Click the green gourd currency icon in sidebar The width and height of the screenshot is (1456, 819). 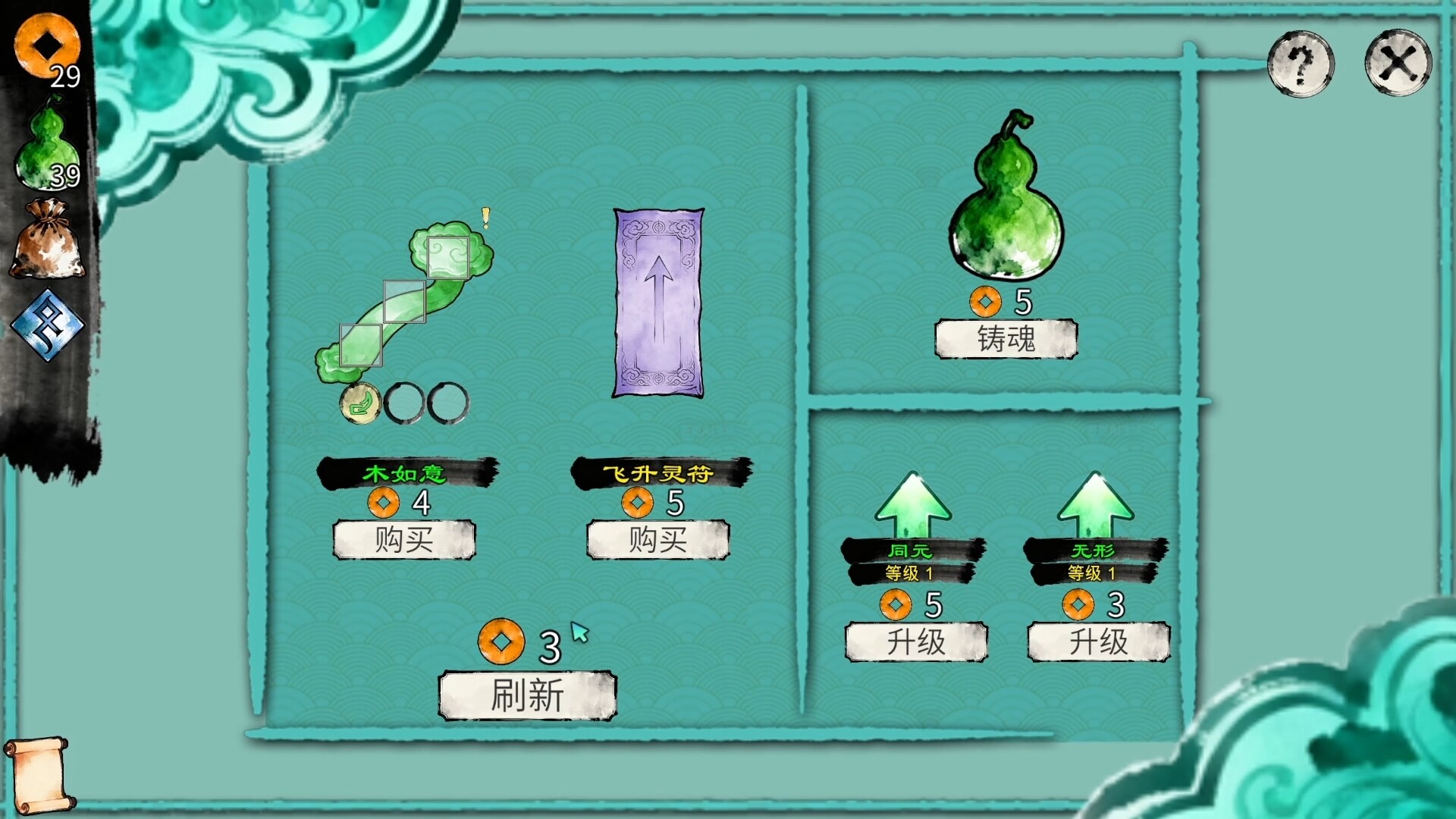[45, 140]
